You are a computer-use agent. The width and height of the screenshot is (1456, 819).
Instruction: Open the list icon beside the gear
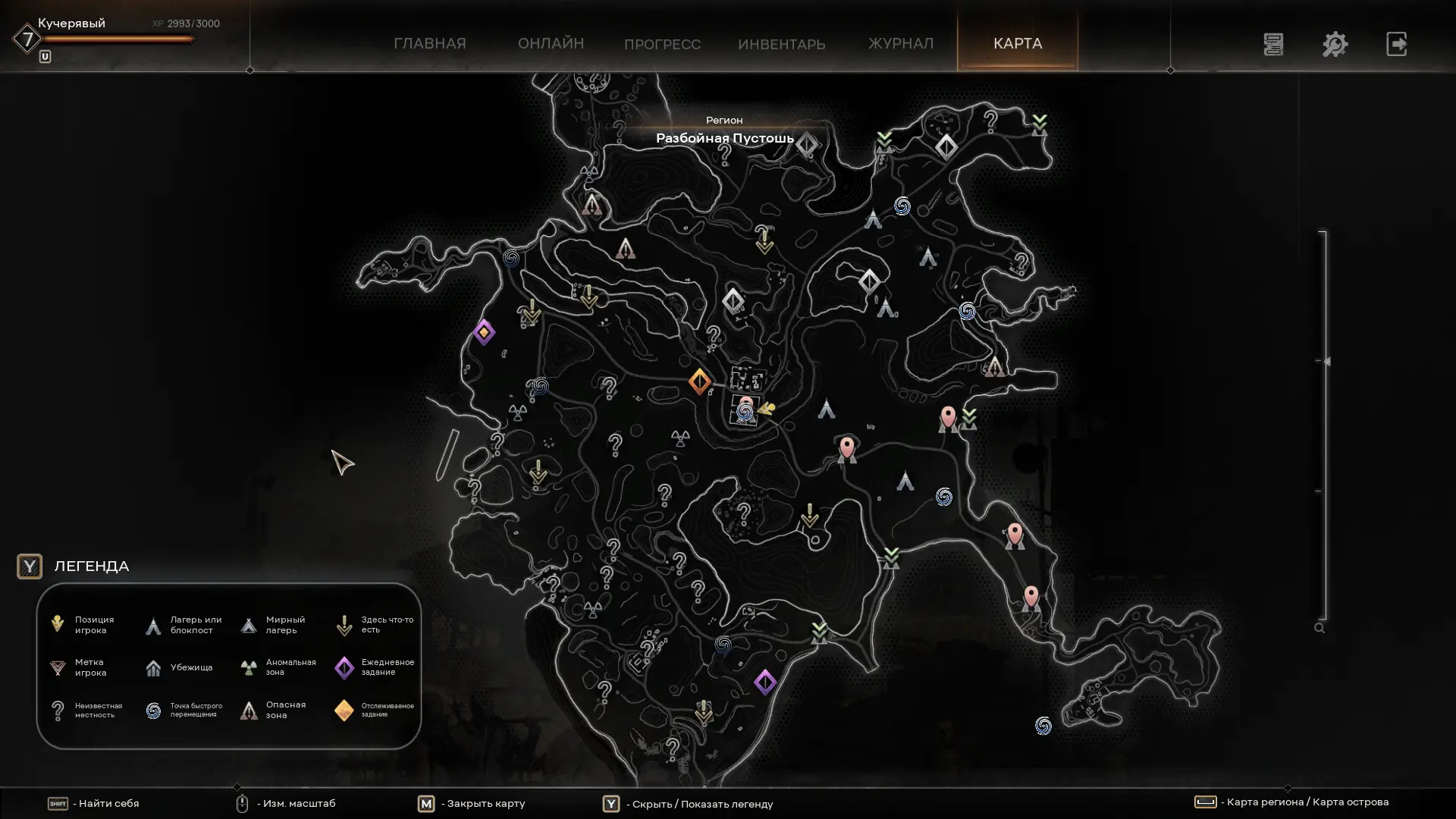pos(1273,44)
